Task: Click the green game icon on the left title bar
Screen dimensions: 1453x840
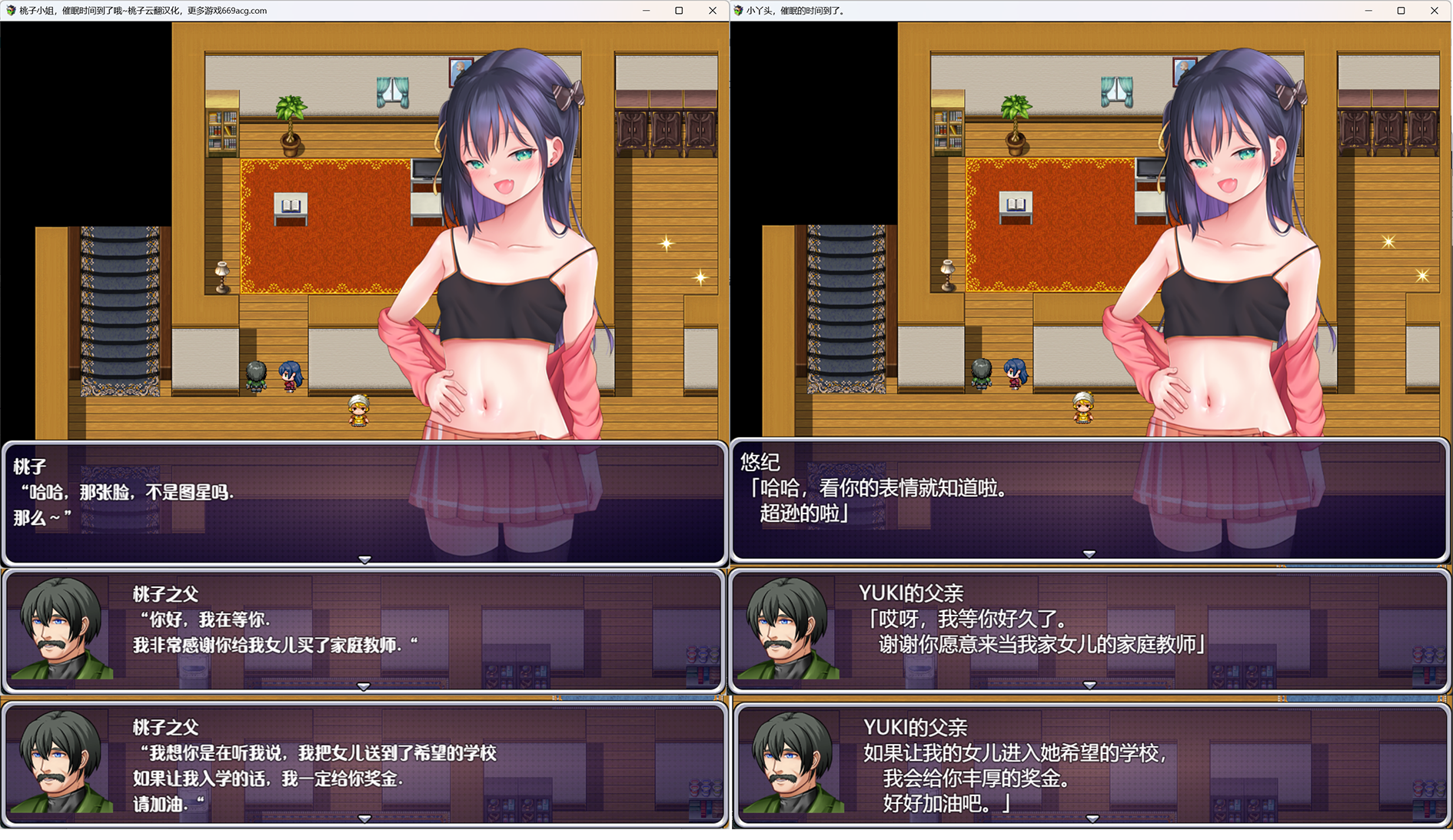Action: [x=12, y=11]
